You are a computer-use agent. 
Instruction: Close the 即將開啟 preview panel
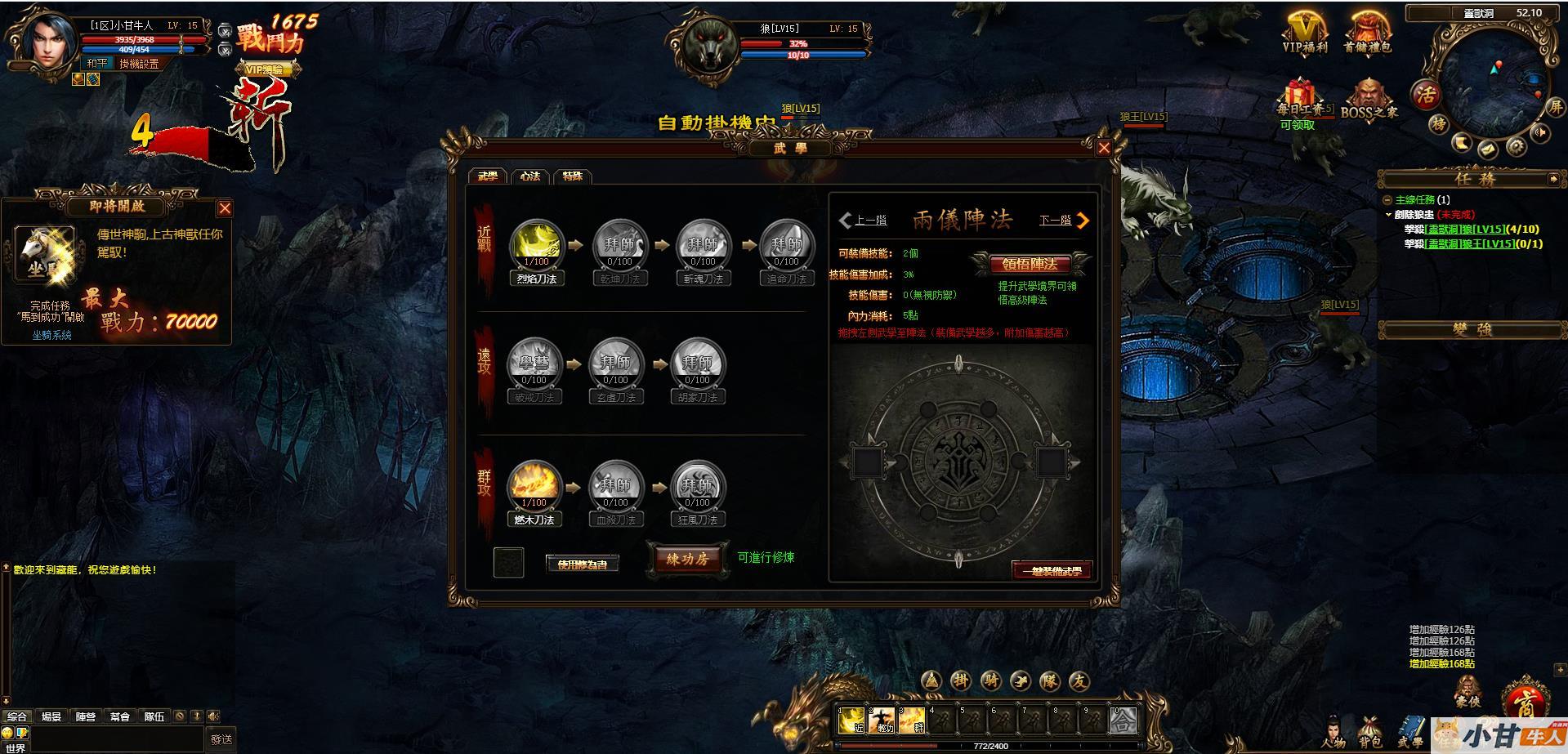[x=225, y=208]
